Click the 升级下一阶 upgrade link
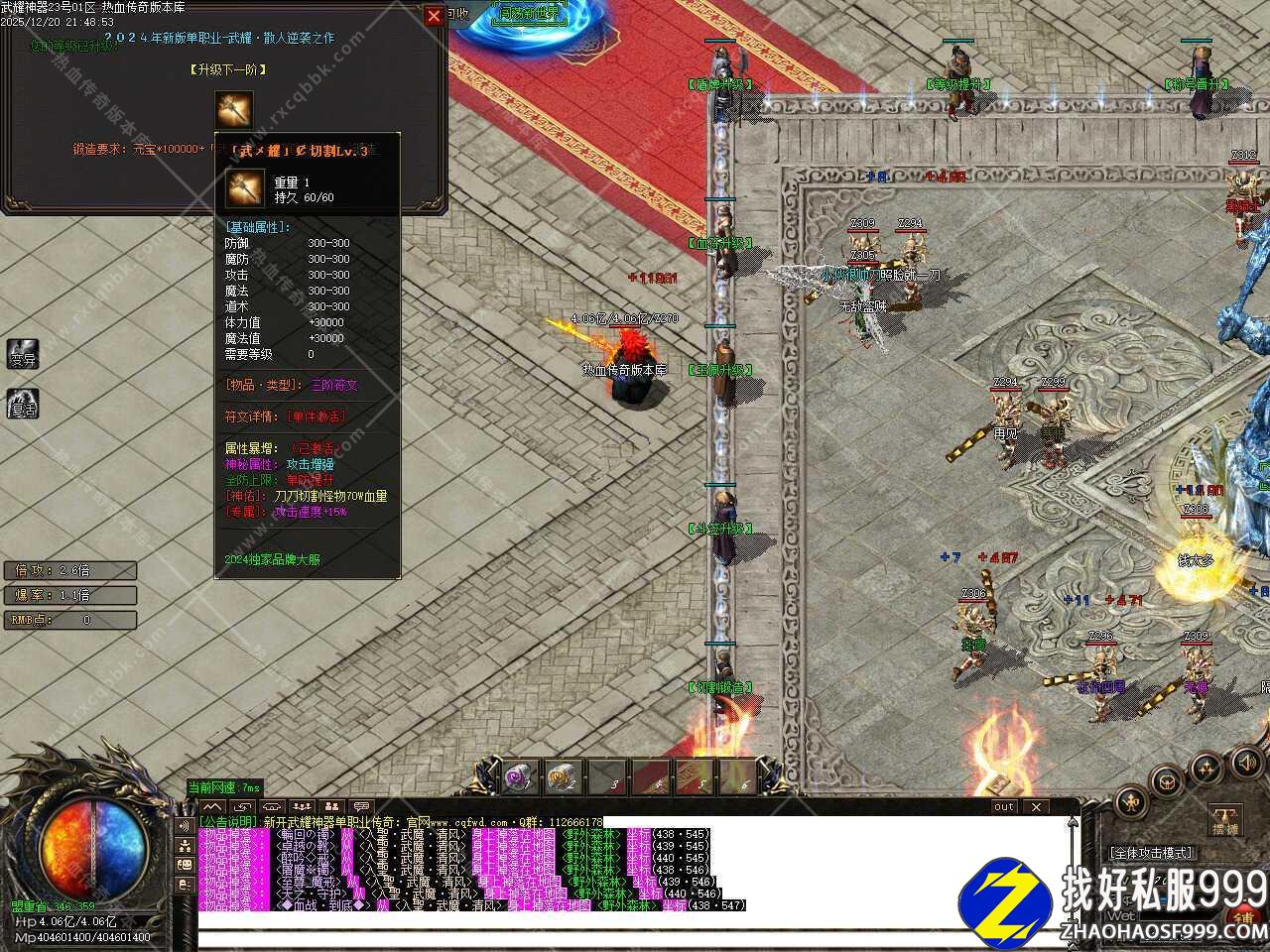This screenshot has width=1270, height=952. point(228,69)
